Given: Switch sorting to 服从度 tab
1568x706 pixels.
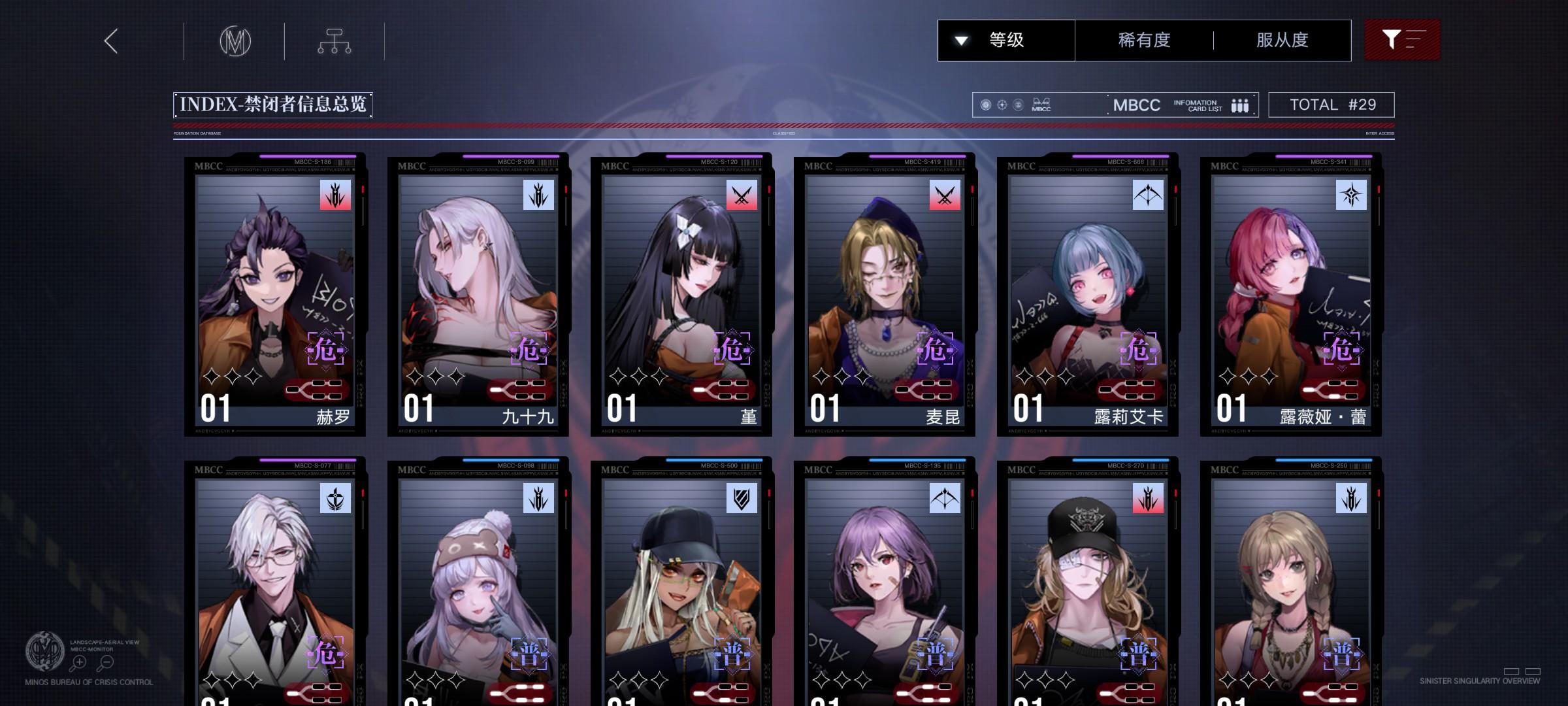Looking at the screenshot, I should pos(1282,40).
